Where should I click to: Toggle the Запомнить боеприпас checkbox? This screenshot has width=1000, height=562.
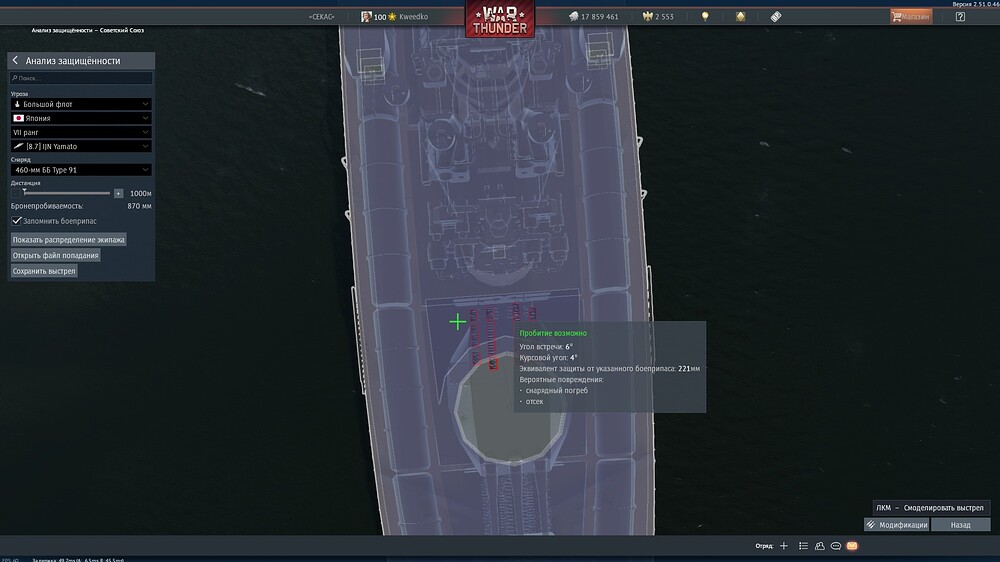pos(17,220)
